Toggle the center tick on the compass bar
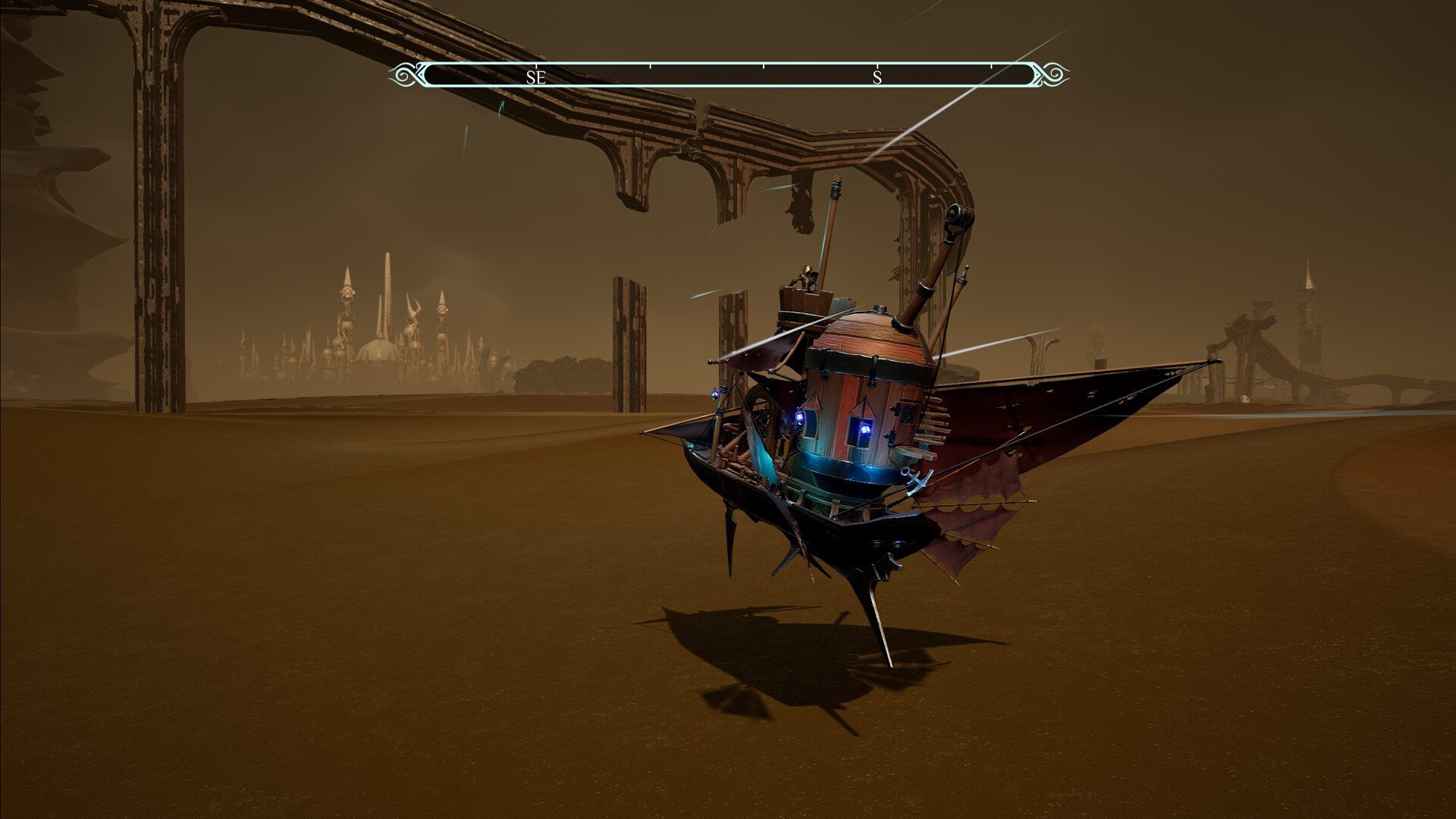 pyautogui.click(x=764, y=68)
